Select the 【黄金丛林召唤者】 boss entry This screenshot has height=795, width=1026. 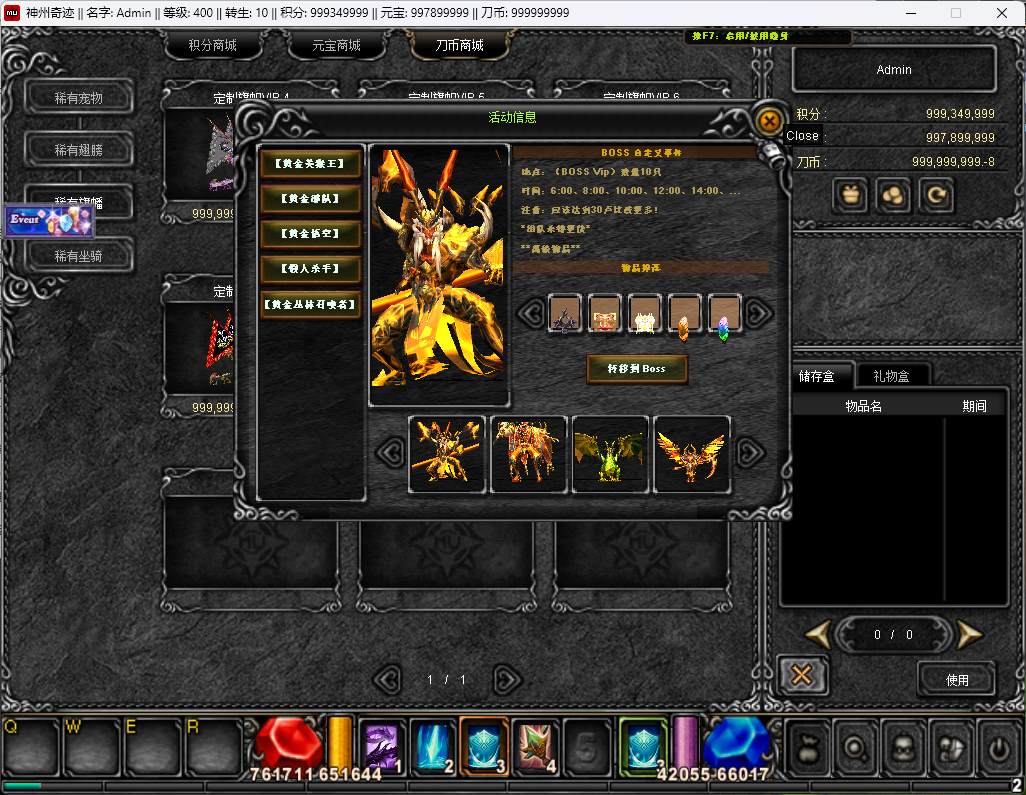tap(310, 305)
